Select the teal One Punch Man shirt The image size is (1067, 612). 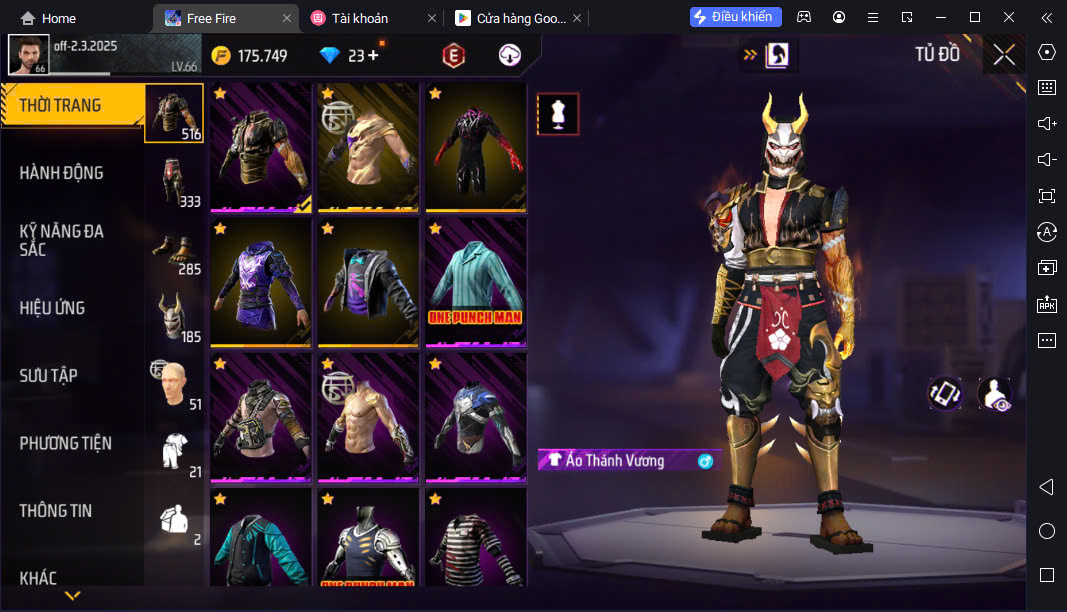coord(475,282)
